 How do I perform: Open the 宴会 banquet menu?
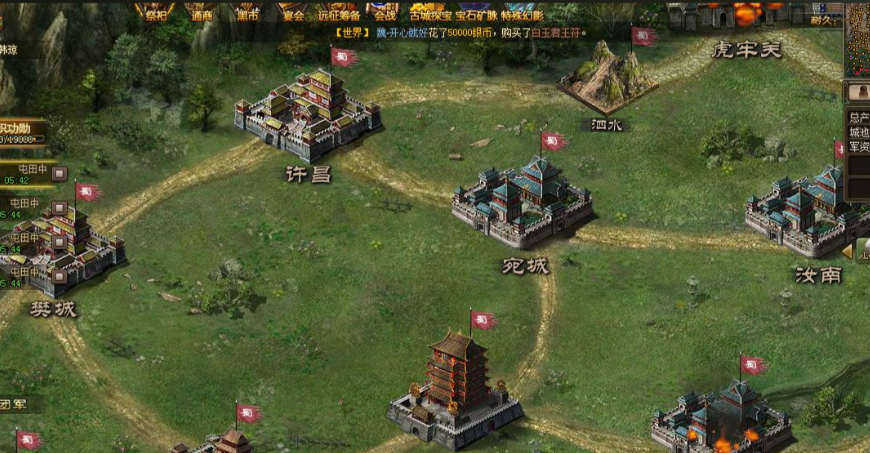292,13
